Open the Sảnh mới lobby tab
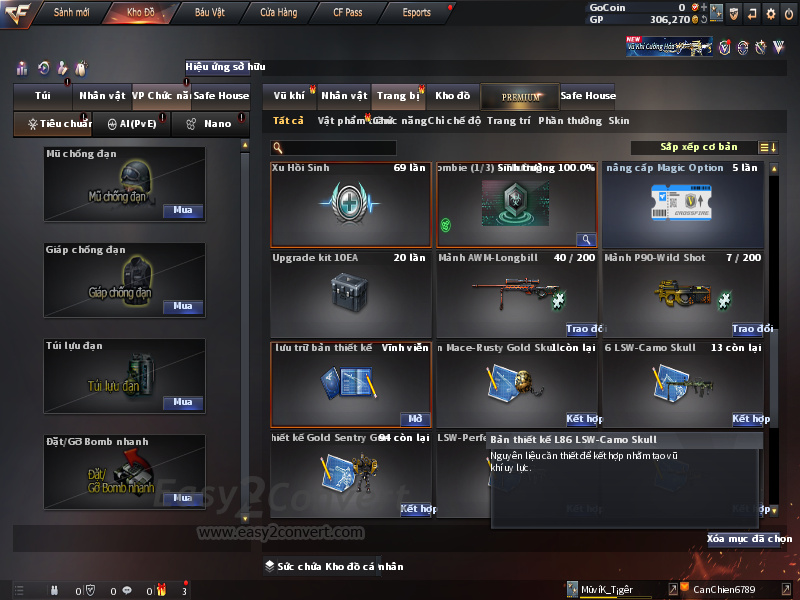Viewport: 800px width, 600px height. pyautogui.click(x=72, y=13)
